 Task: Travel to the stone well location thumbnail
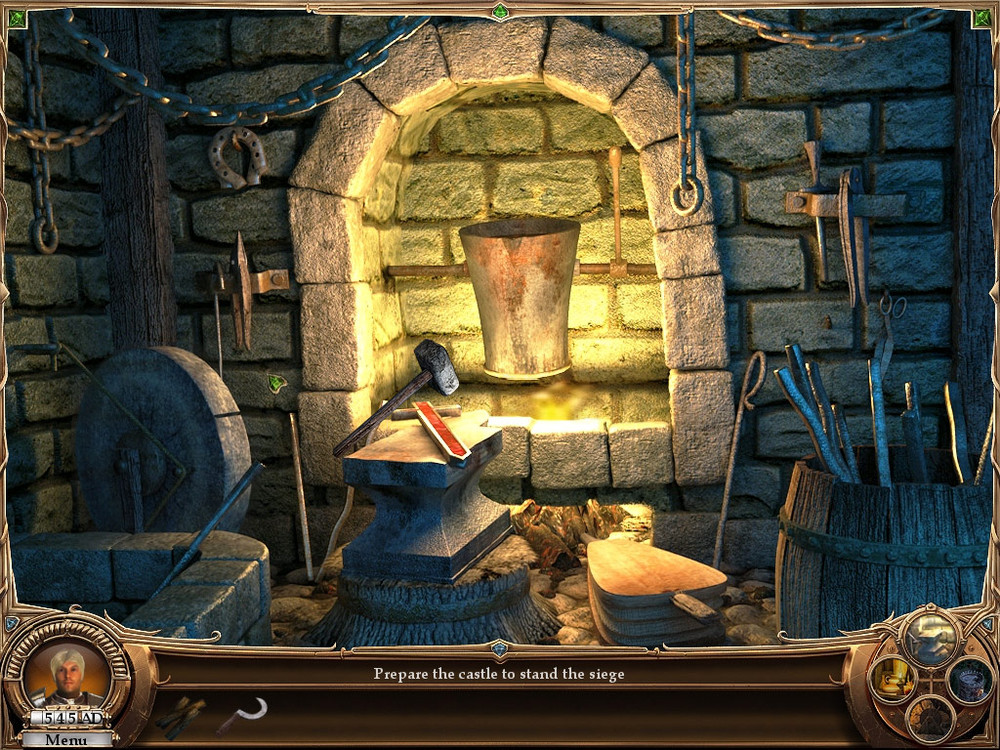(968, 680)
